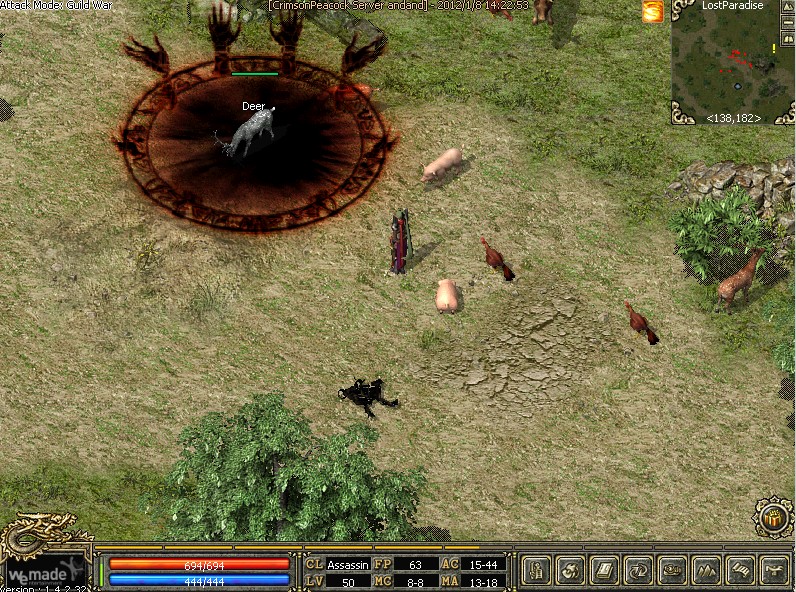The image size is (796, 592).
Task: Open the book icon in bottom bar
Action: pos(604,571)
